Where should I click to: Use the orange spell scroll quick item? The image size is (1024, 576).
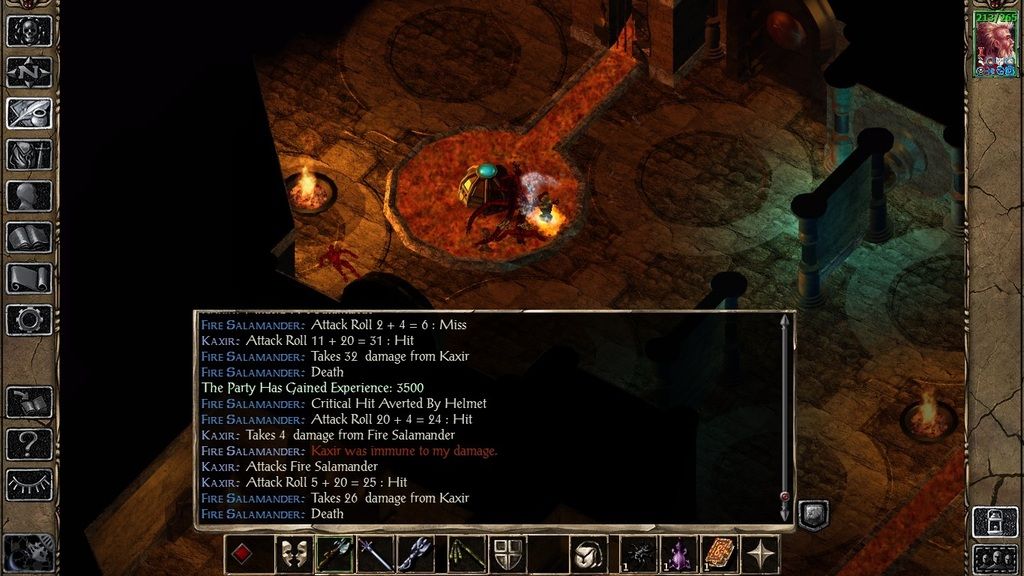[x=718, y=554]
